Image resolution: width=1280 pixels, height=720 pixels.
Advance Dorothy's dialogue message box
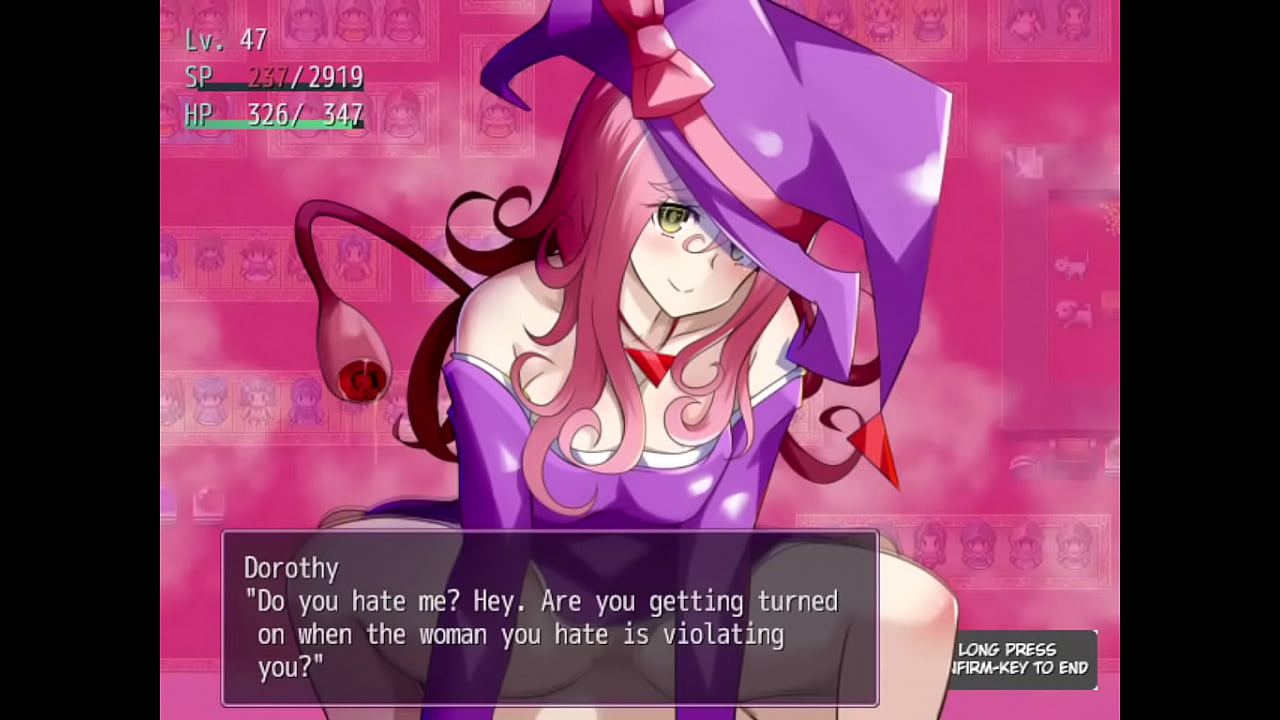(549, 618)
